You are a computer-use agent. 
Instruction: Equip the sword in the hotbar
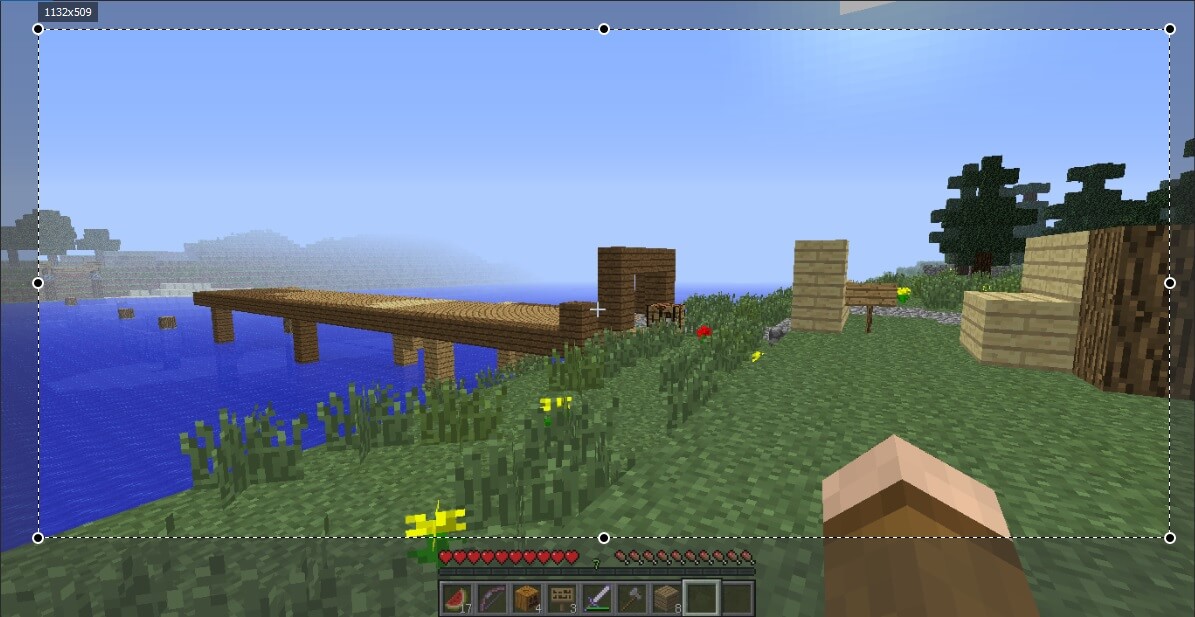point(597,599)
